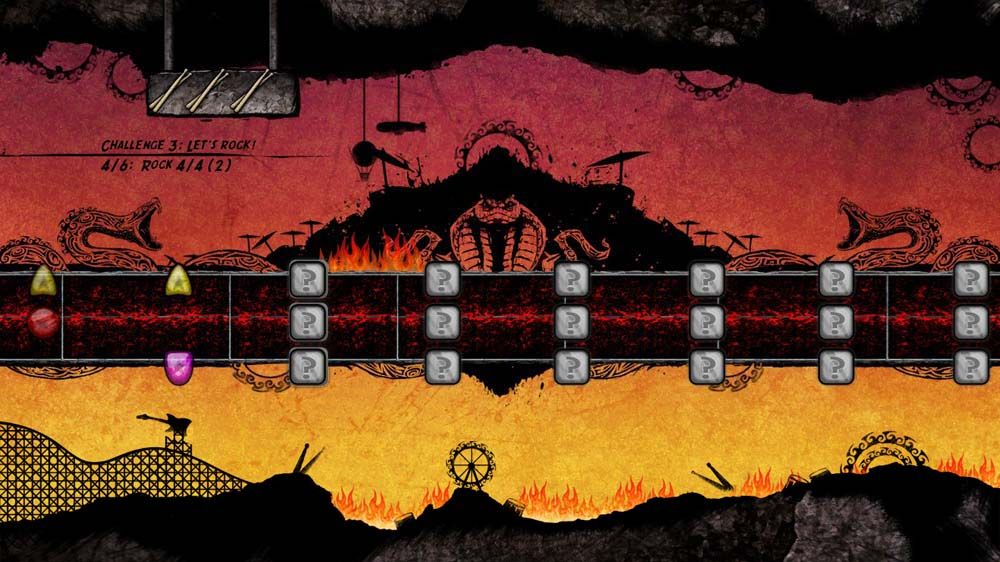This screenshot has width=1000, height=562.
Task: Choose the yellow triangle note above the pink note
Action: (x=178, y=280)
